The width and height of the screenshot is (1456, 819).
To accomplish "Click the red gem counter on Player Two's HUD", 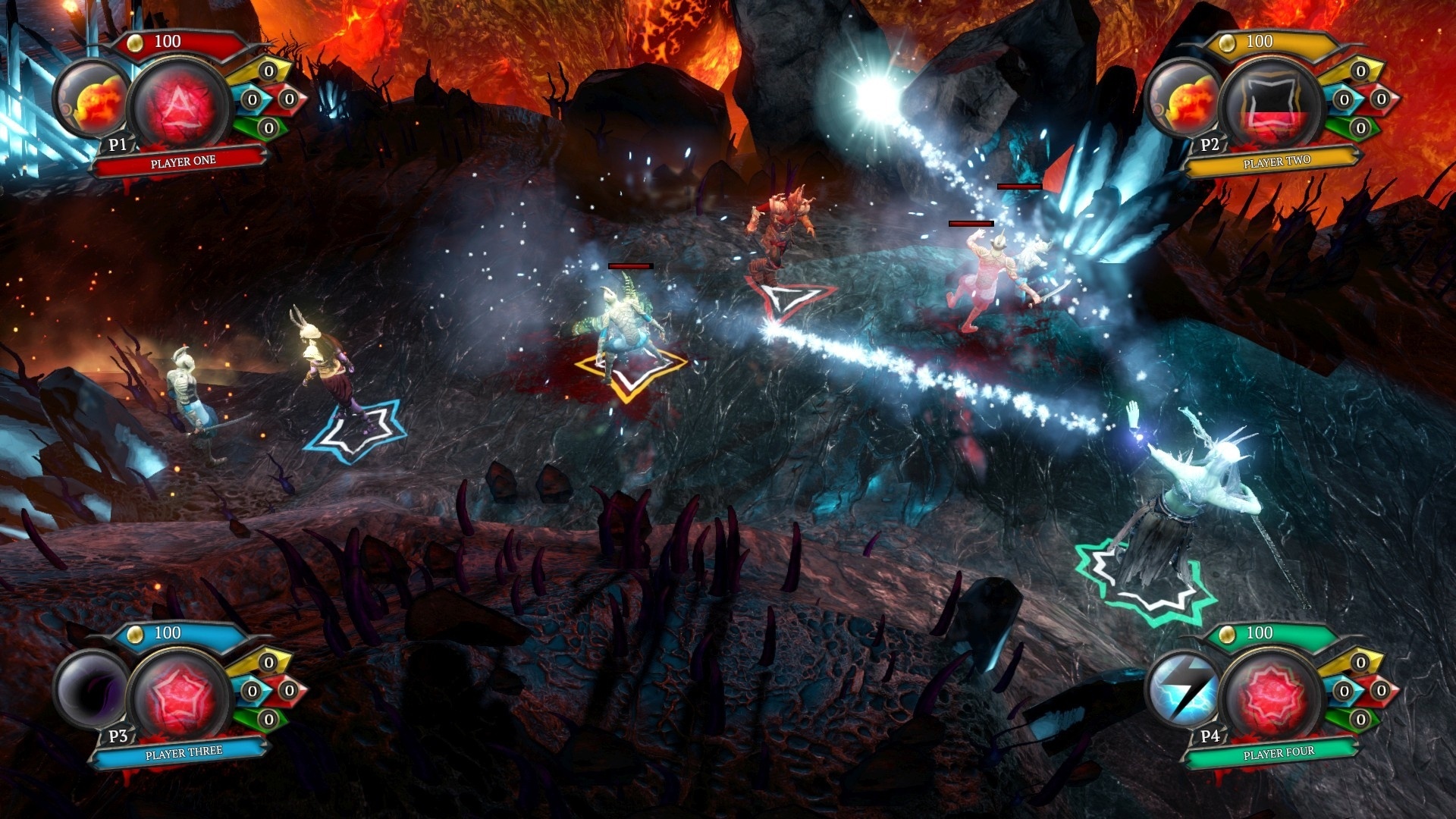I will 1382,99.
